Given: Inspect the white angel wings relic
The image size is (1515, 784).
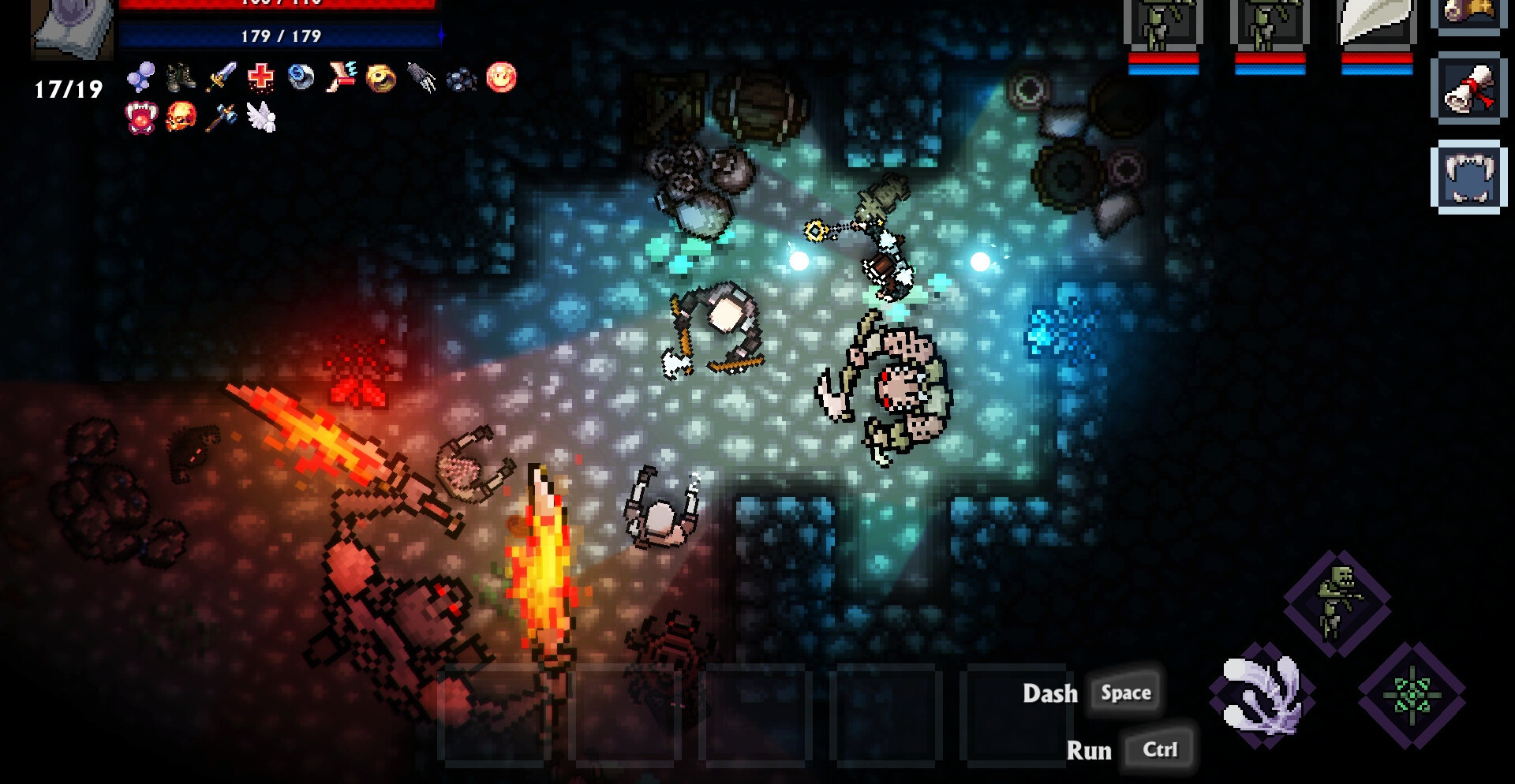Looking at the screenshot, I should tap(261, 118).
